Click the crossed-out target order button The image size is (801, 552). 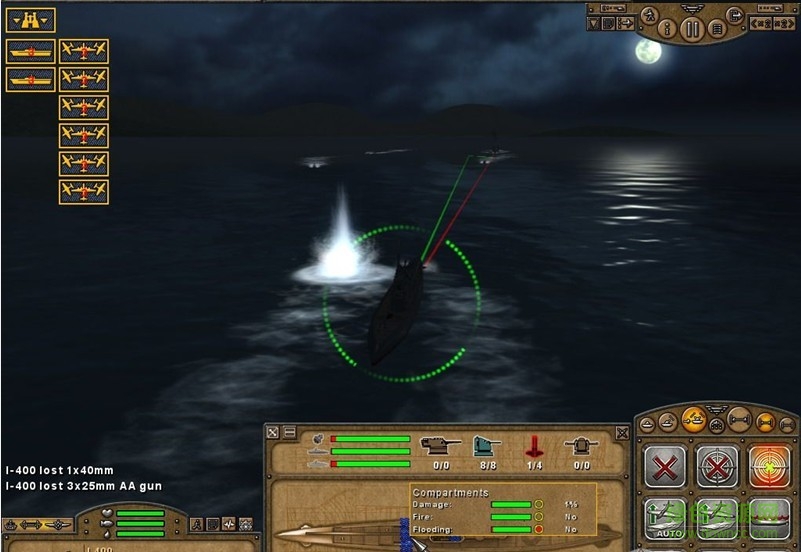(x=716, y=466)
